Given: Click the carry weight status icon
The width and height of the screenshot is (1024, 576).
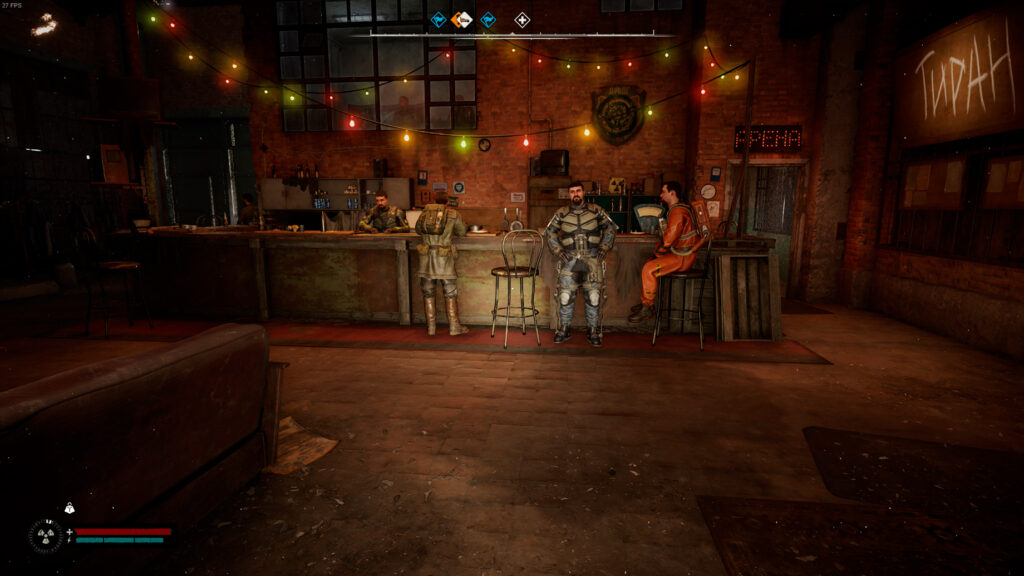Looking at the screenshot, I should 69,508.
